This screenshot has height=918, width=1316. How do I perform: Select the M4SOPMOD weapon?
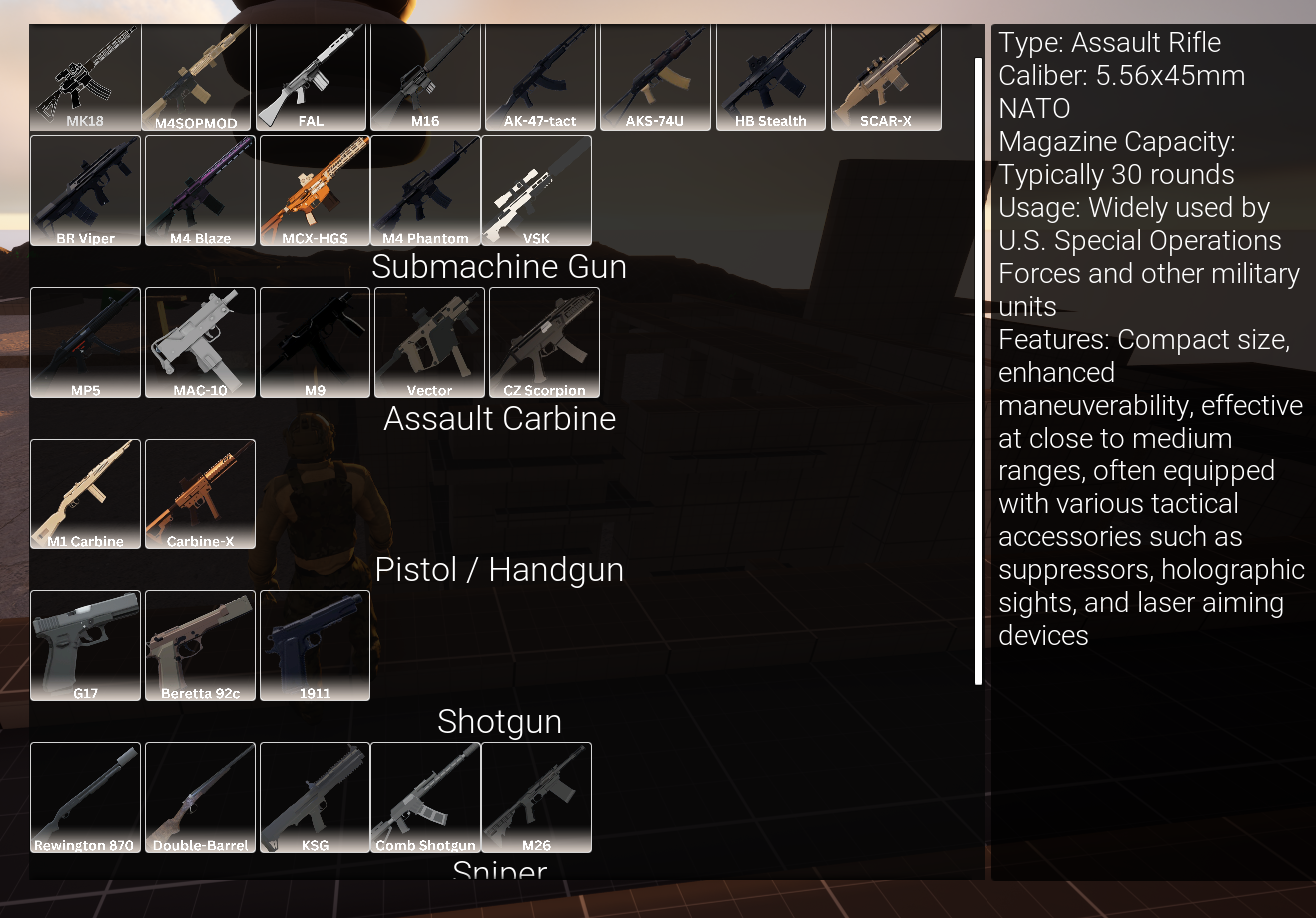tap(200, 75)
